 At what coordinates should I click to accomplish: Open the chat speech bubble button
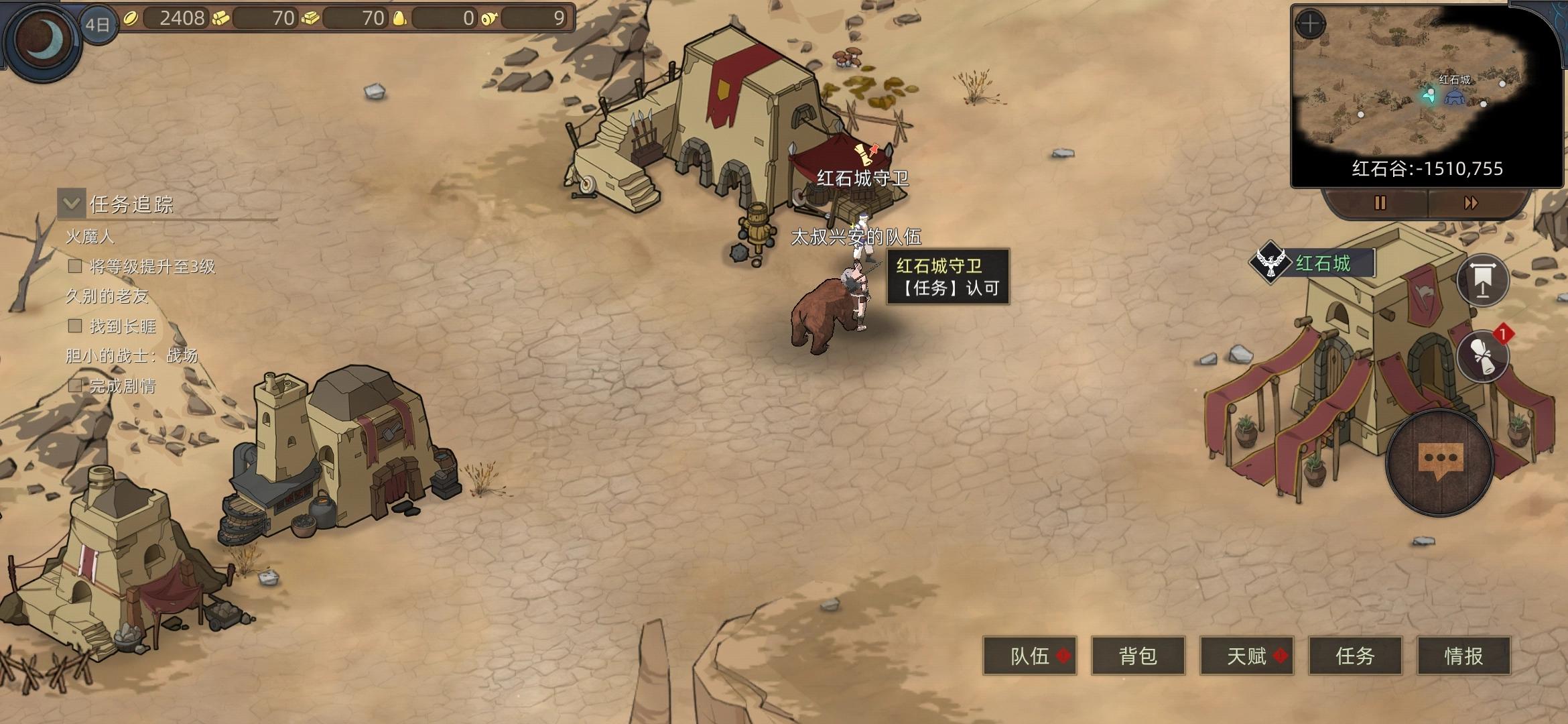tap(1439, 463)
